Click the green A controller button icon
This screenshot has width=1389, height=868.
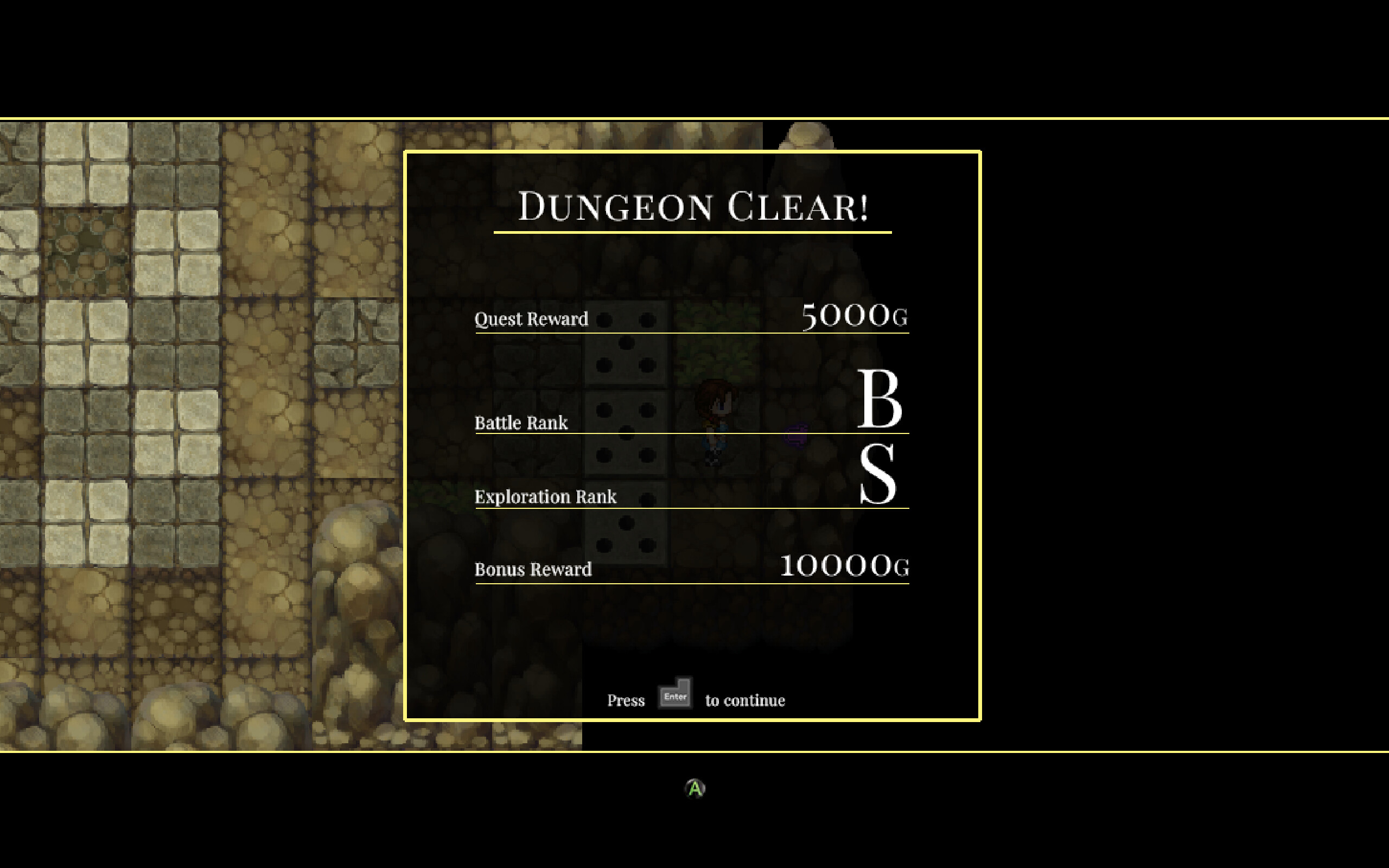(694, 787)
